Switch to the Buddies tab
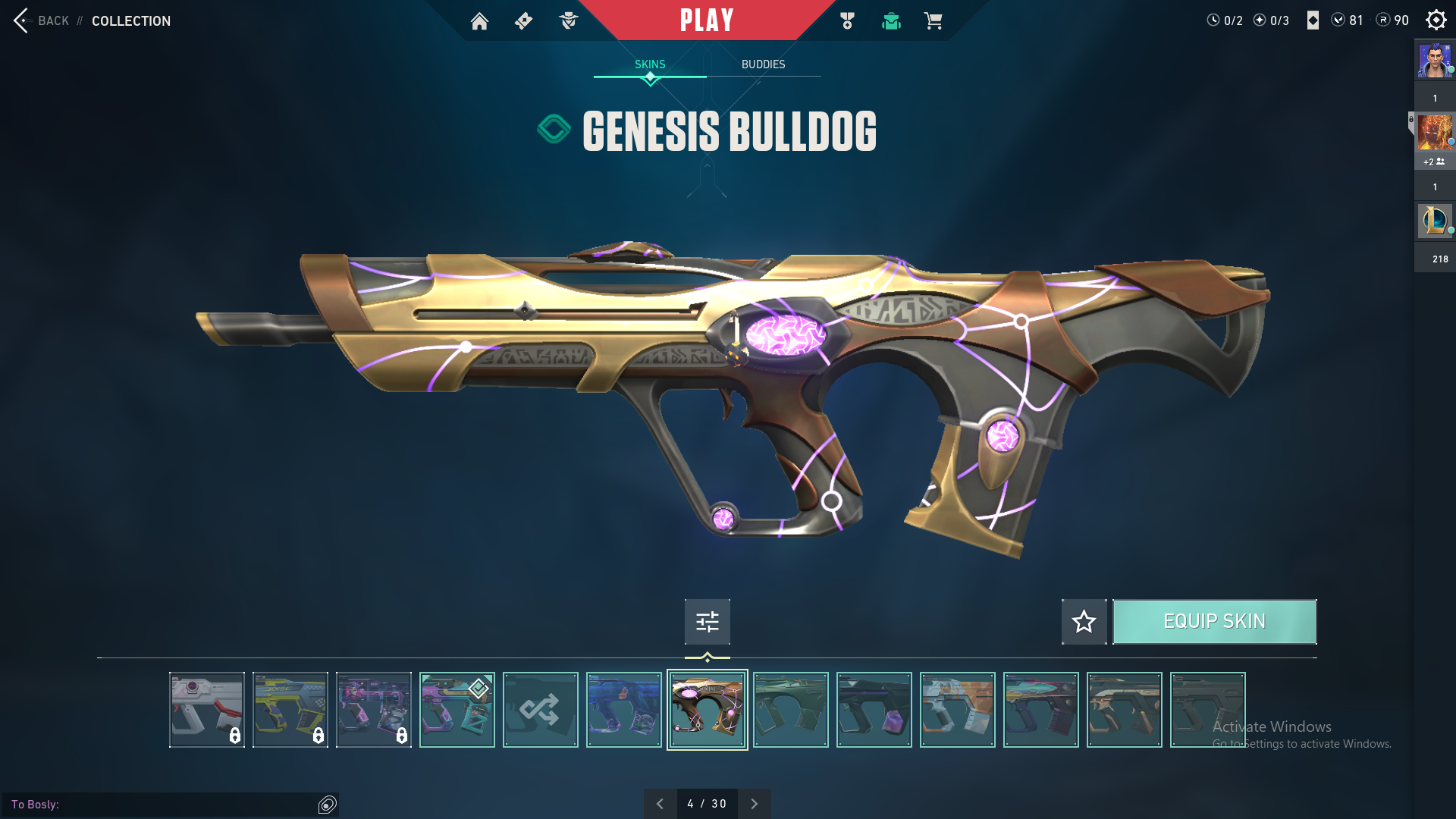This screenshot has width=1456, height=819. pyautogui.click(x=763, y=64)
